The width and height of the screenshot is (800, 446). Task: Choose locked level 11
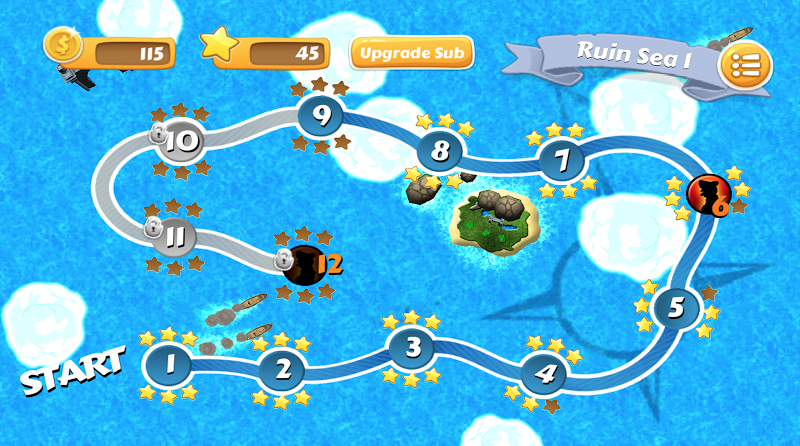[174, 237]
